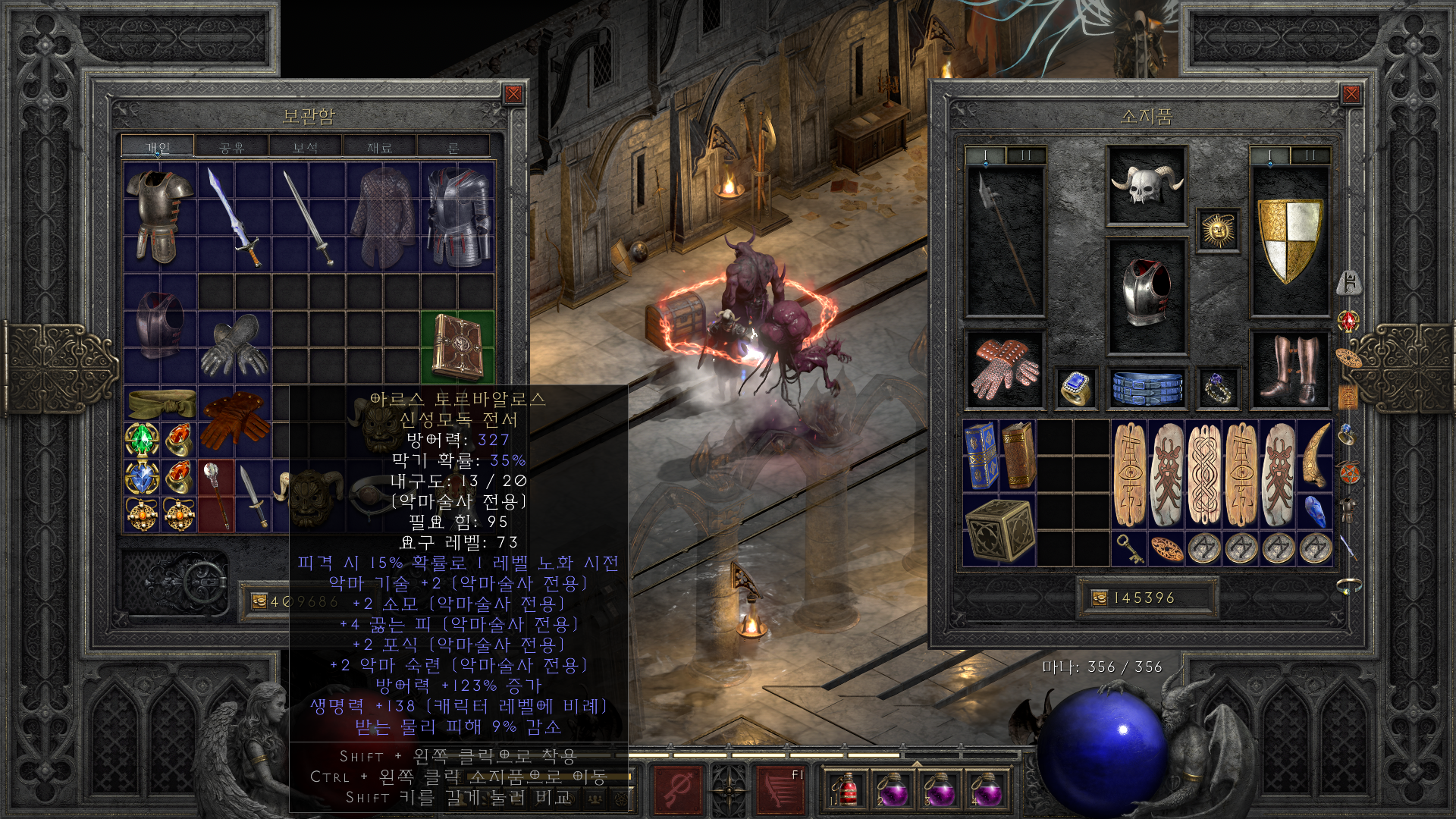Pick up the skeleton key in inventory

click(1130, 548)
